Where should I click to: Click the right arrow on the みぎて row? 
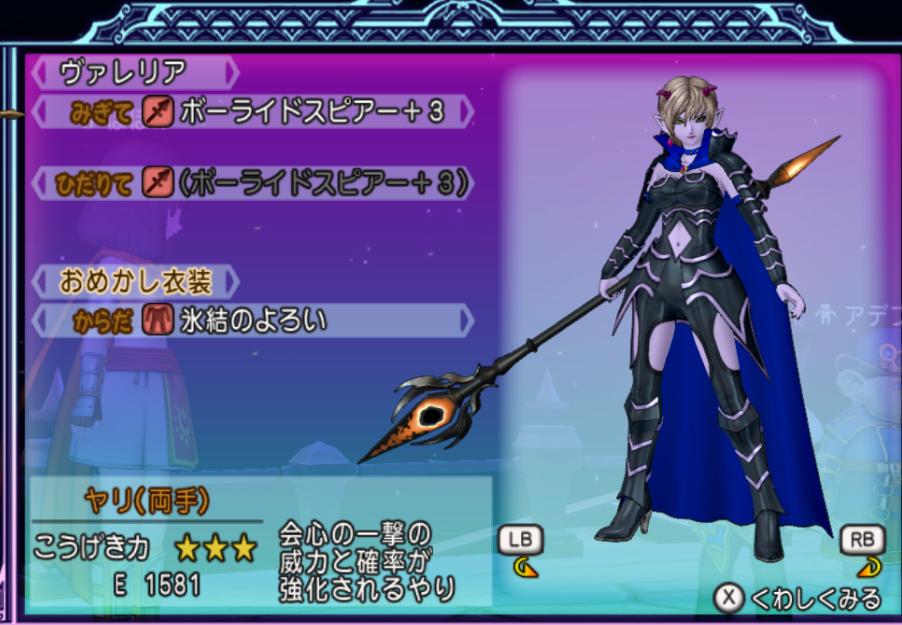point(466,111)
